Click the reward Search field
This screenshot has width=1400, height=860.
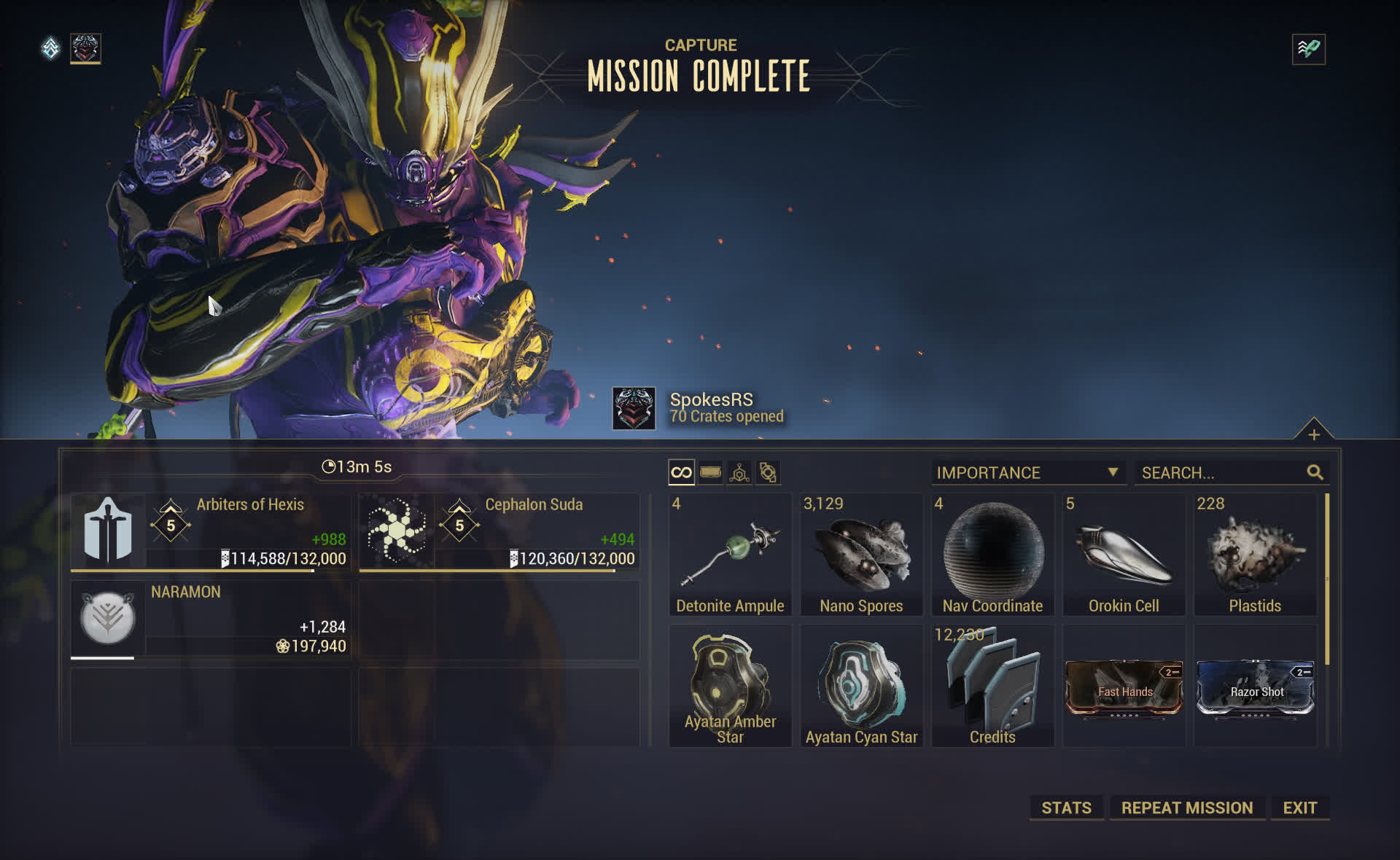pyautogui.click(x=1221, y=472)
